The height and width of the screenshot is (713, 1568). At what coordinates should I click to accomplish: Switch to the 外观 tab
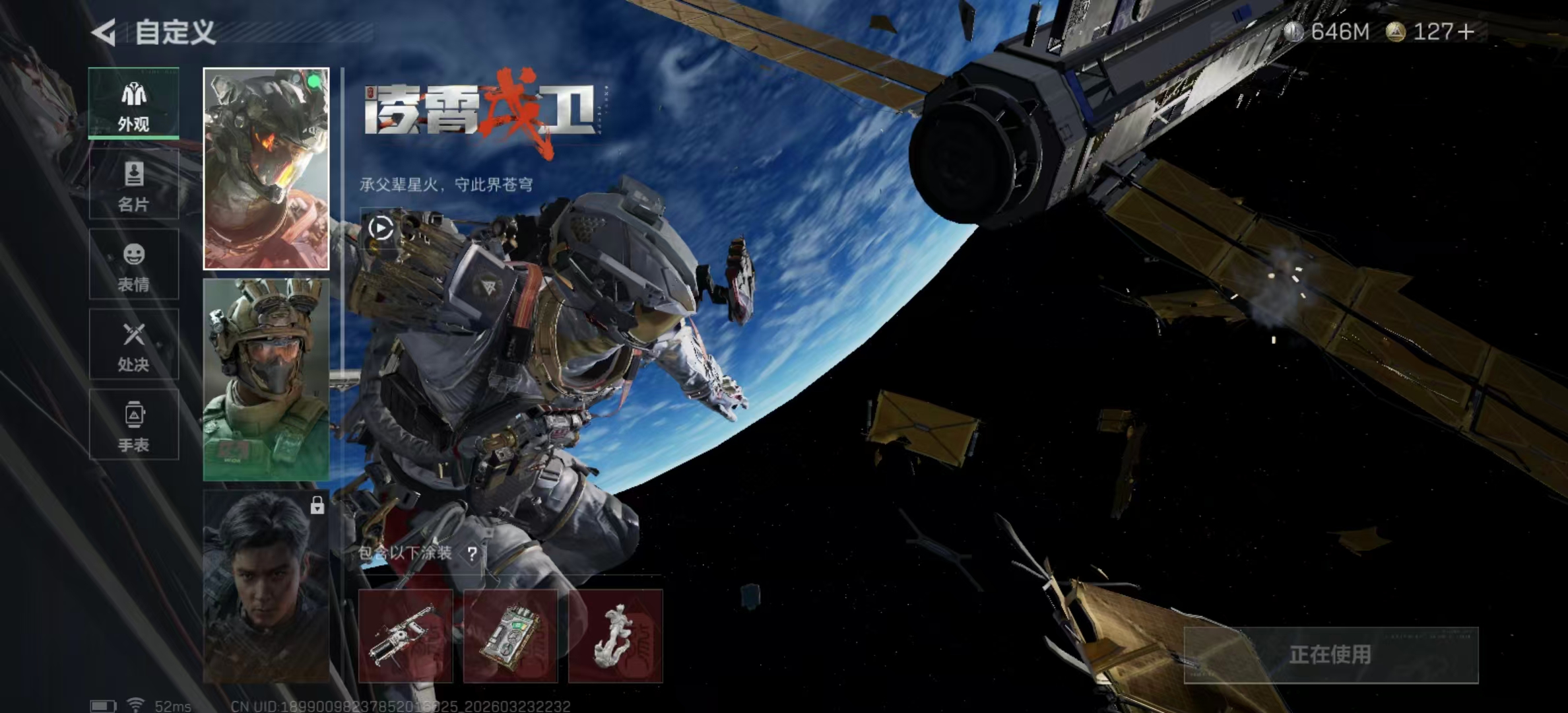[134, 103]
